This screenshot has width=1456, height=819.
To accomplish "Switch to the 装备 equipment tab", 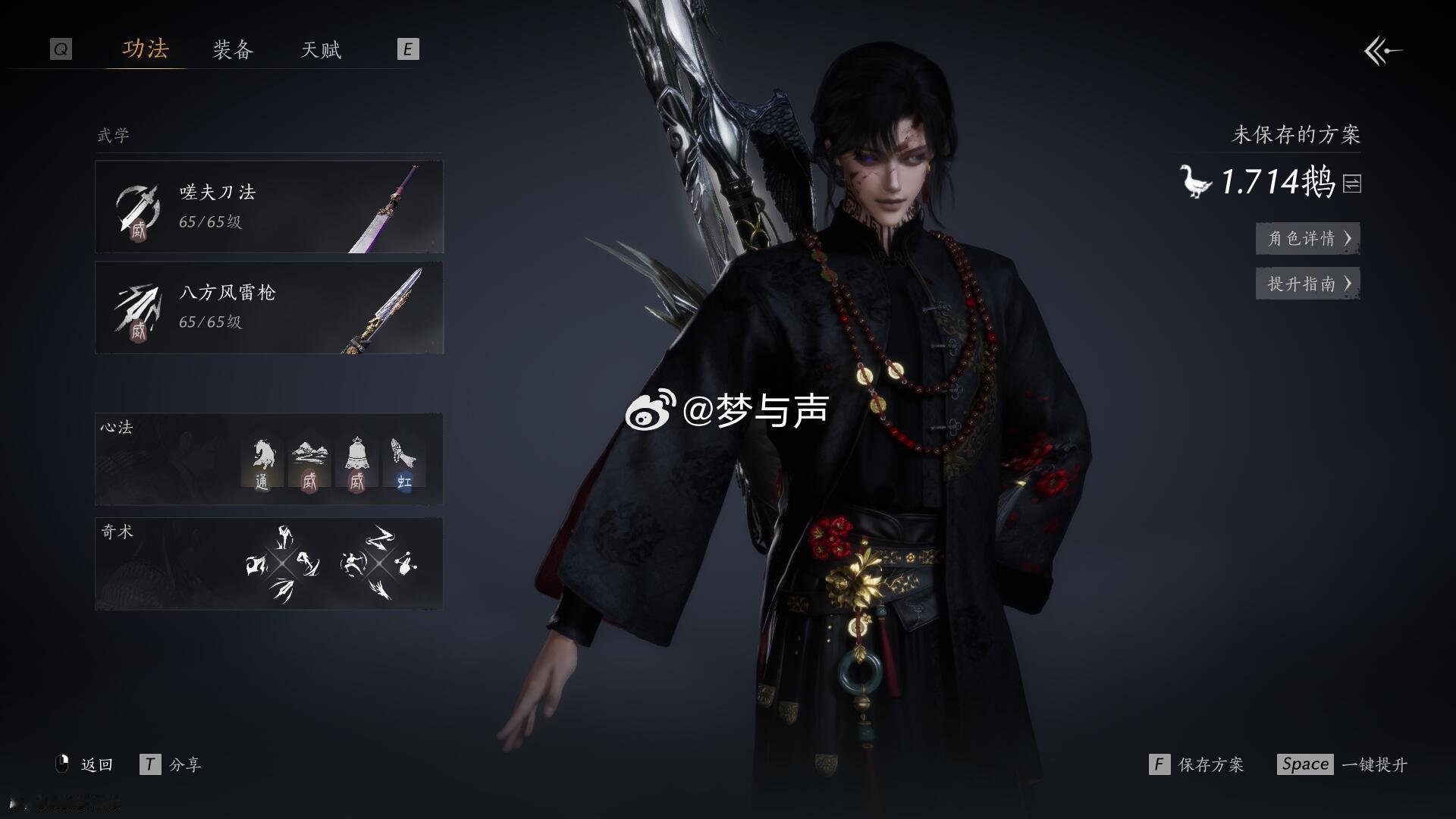I will [x=233, y=50].
